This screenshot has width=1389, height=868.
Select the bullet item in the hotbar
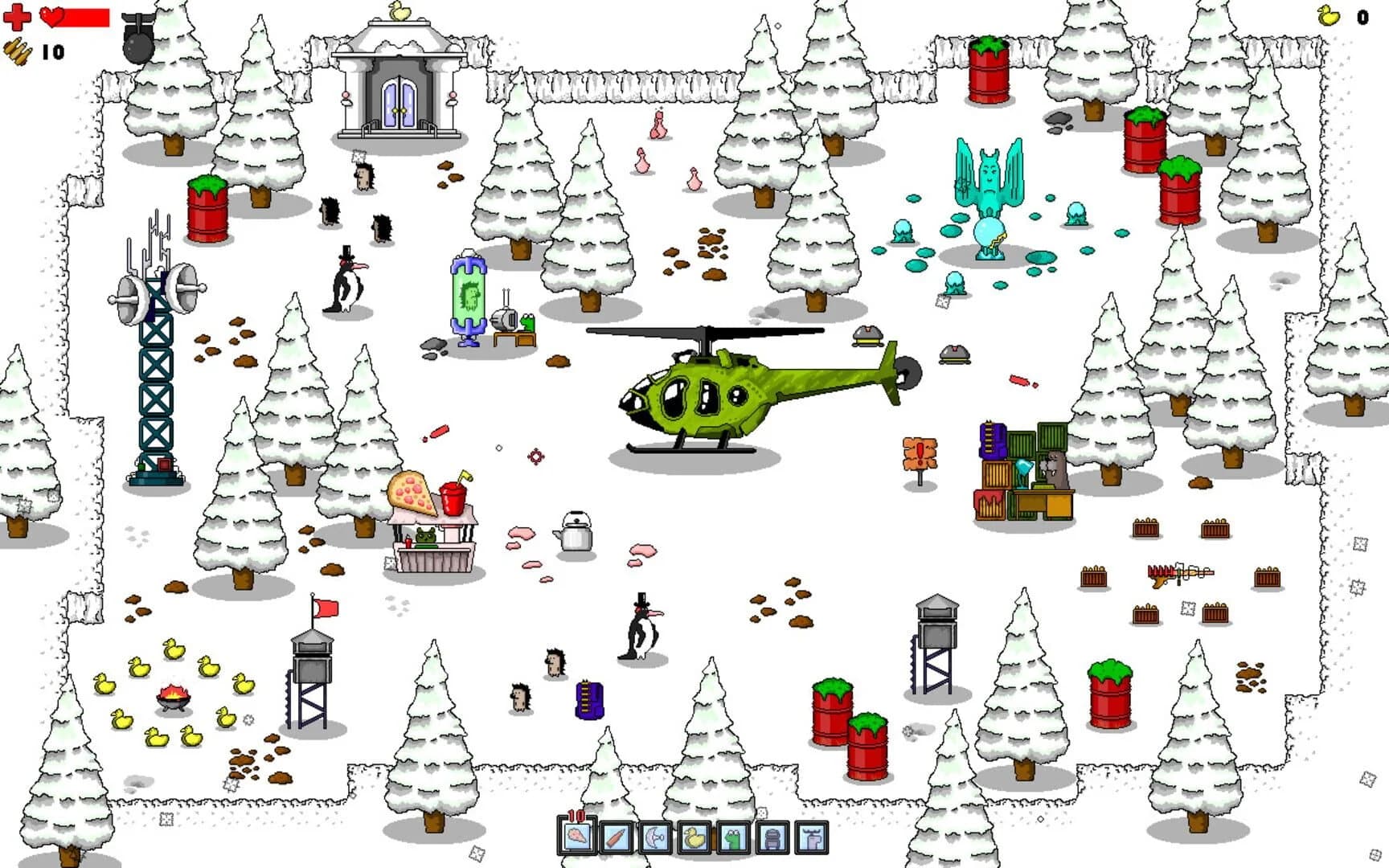click(x=615, y=838)
